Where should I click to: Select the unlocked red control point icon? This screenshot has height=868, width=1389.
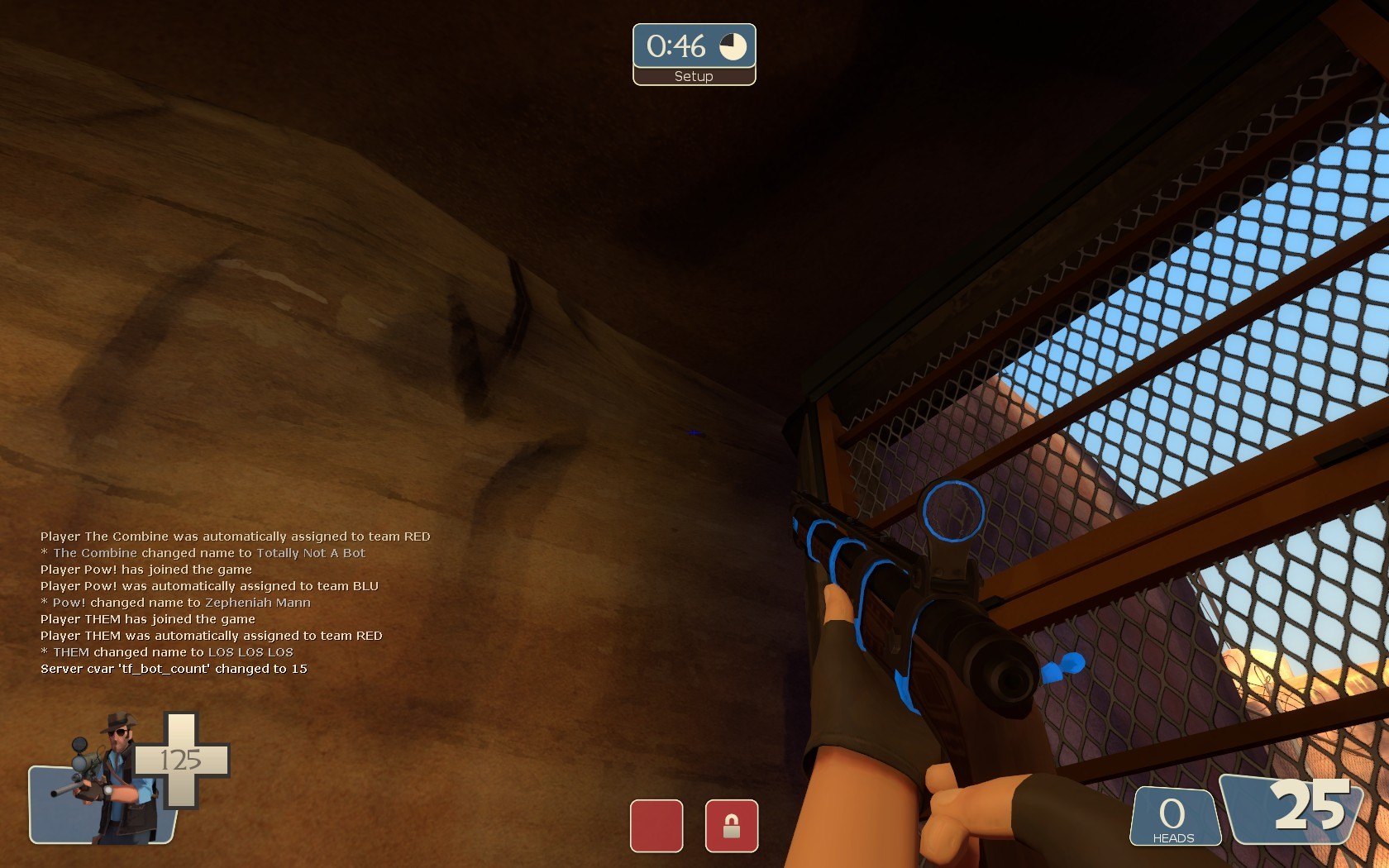(x=656, y=825)
